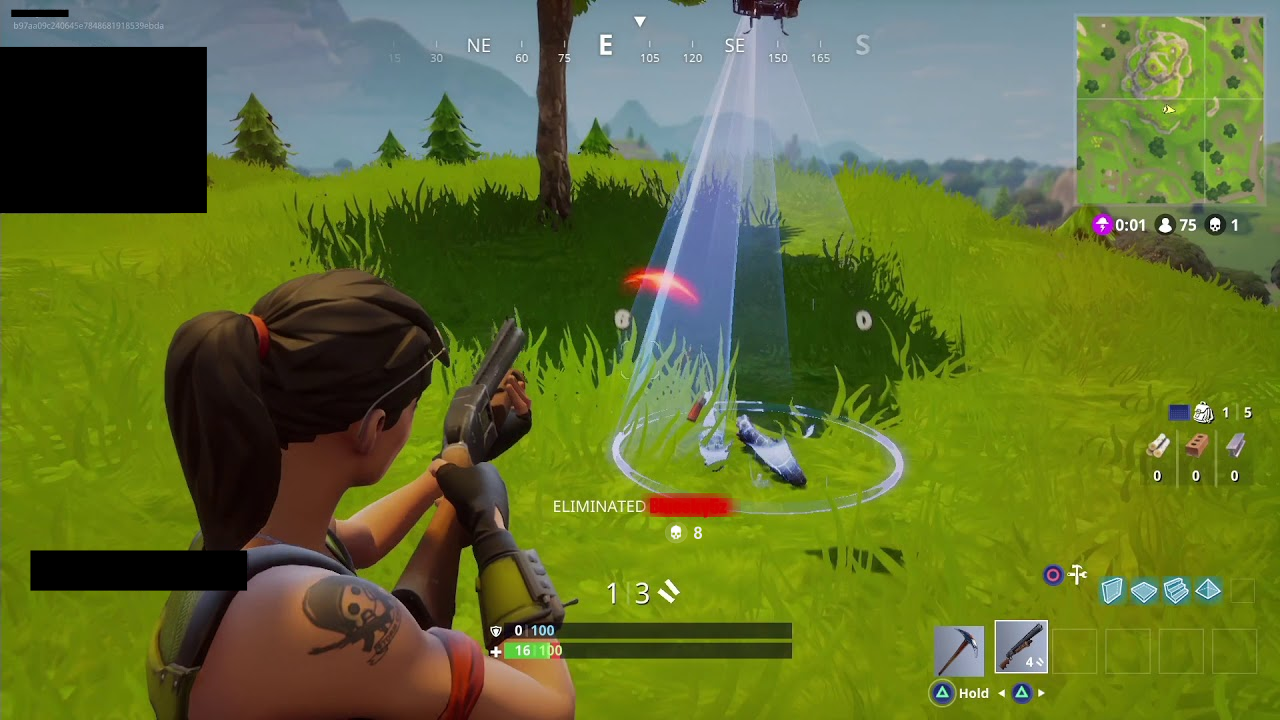Select the pump shotgun in hotbar slot two
Image resolution: width=1280 pixels, height=720 pixels.
1022,647
